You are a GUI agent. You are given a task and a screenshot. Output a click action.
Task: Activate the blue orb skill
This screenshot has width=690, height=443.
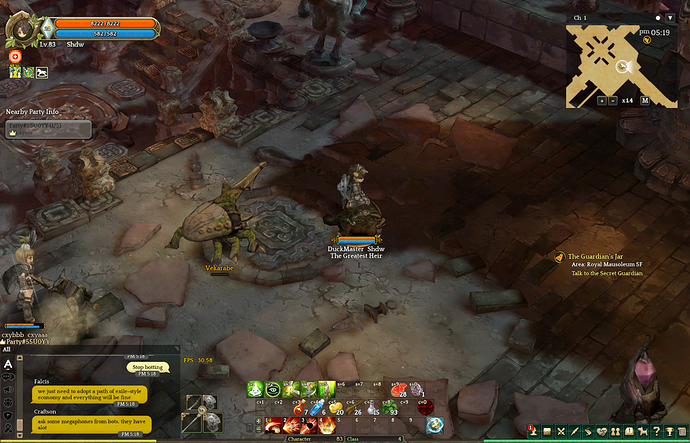click(x=434, y=426)
